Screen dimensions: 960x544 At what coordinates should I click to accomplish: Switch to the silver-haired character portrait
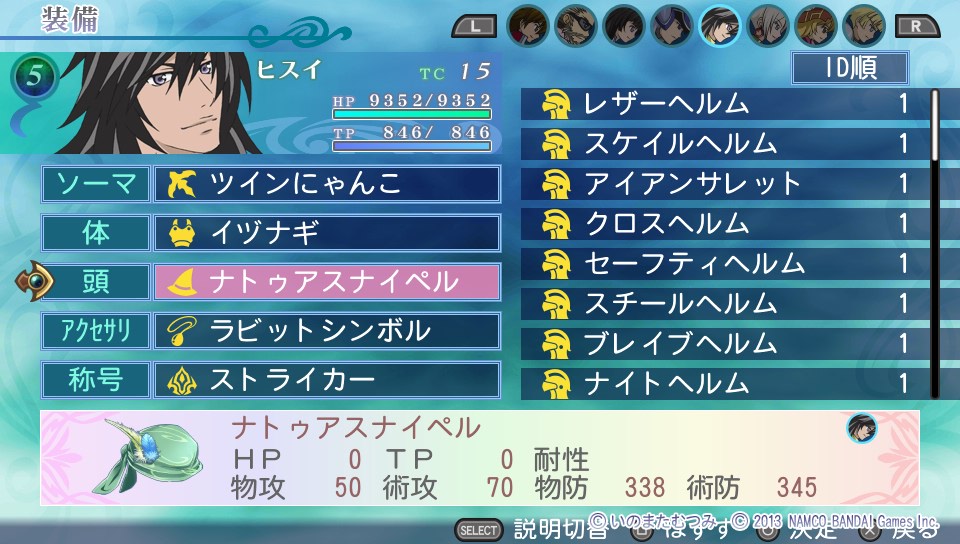pyautogui.click(x=768, y=25)
